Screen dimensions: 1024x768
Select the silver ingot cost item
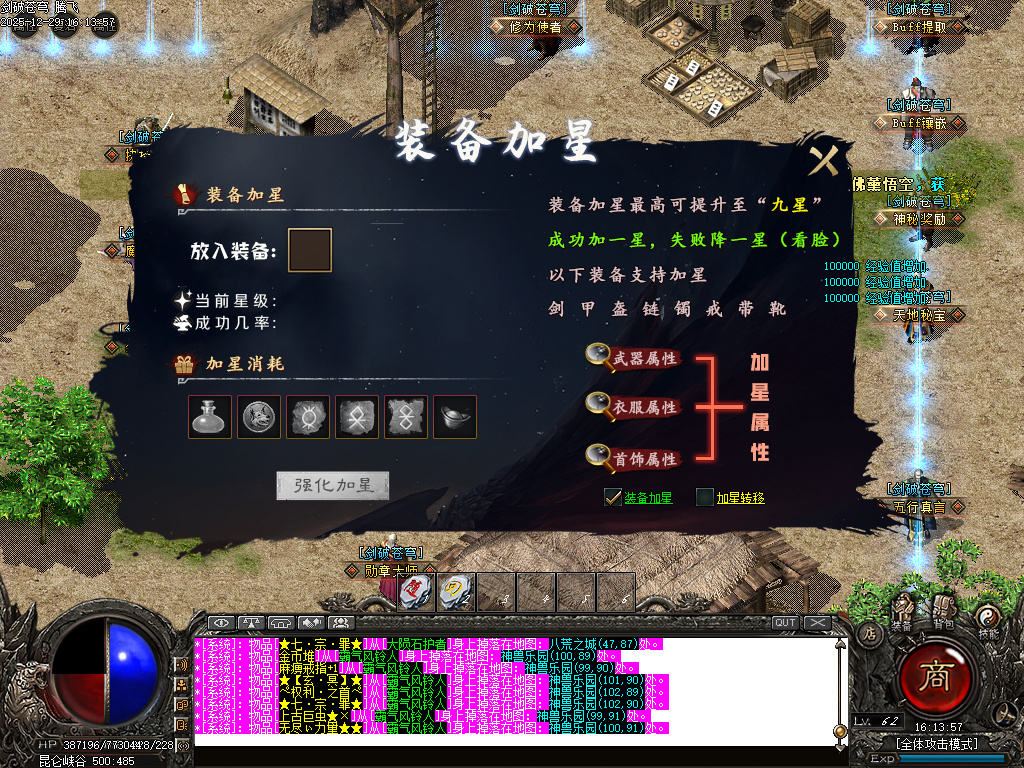[x=455, y=417]
